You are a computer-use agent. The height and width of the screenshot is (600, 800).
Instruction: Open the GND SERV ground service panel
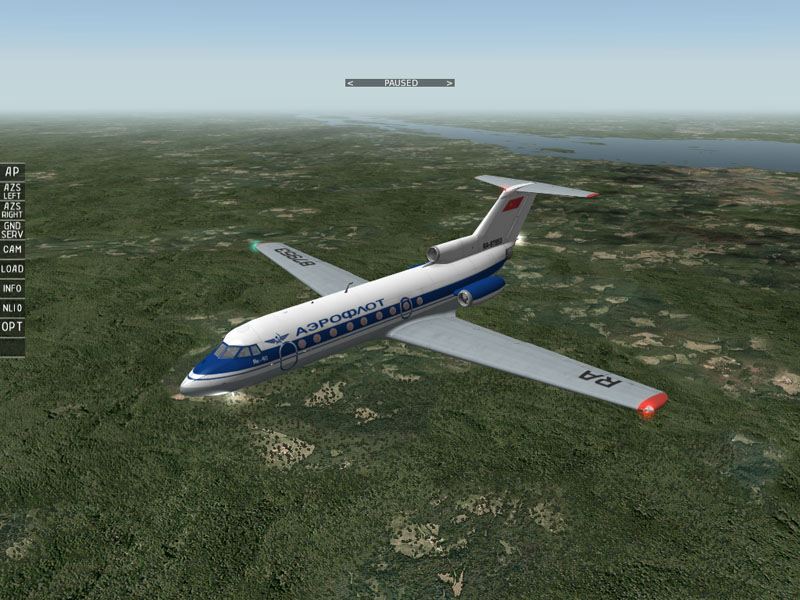[x=12, y=229]
